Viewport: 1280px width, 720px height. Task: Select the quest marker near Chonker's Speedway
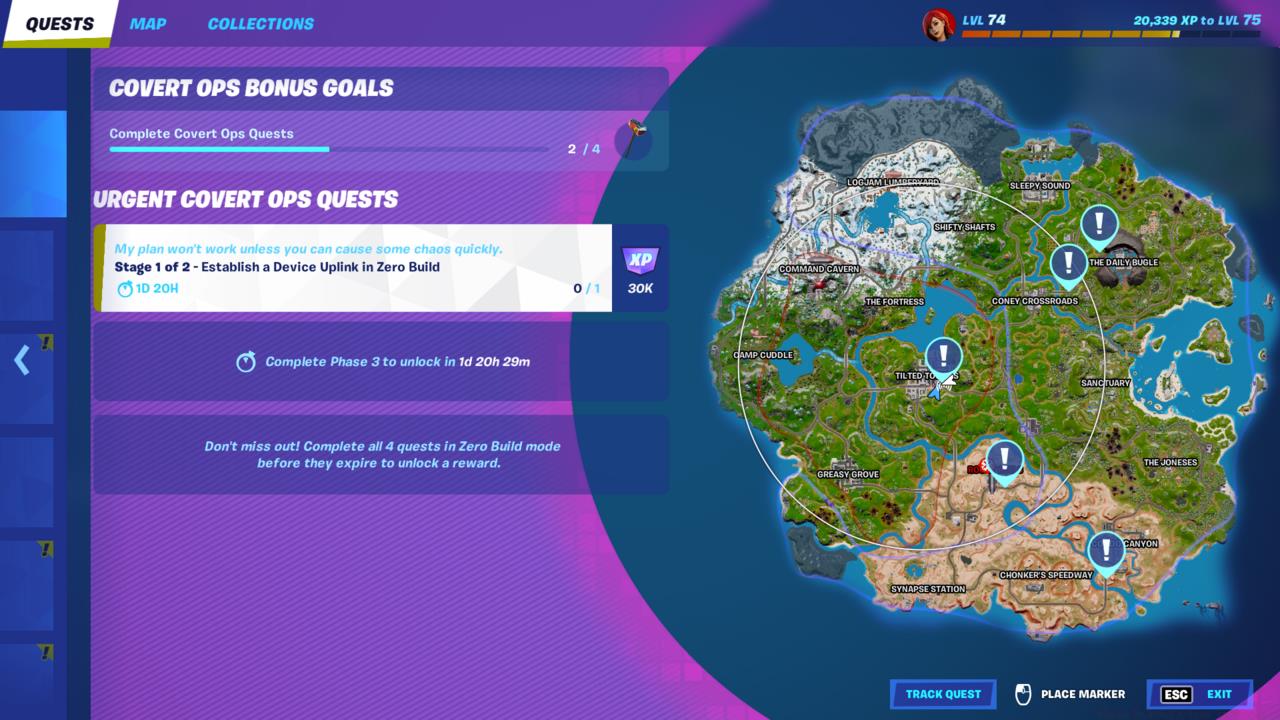1106,549
